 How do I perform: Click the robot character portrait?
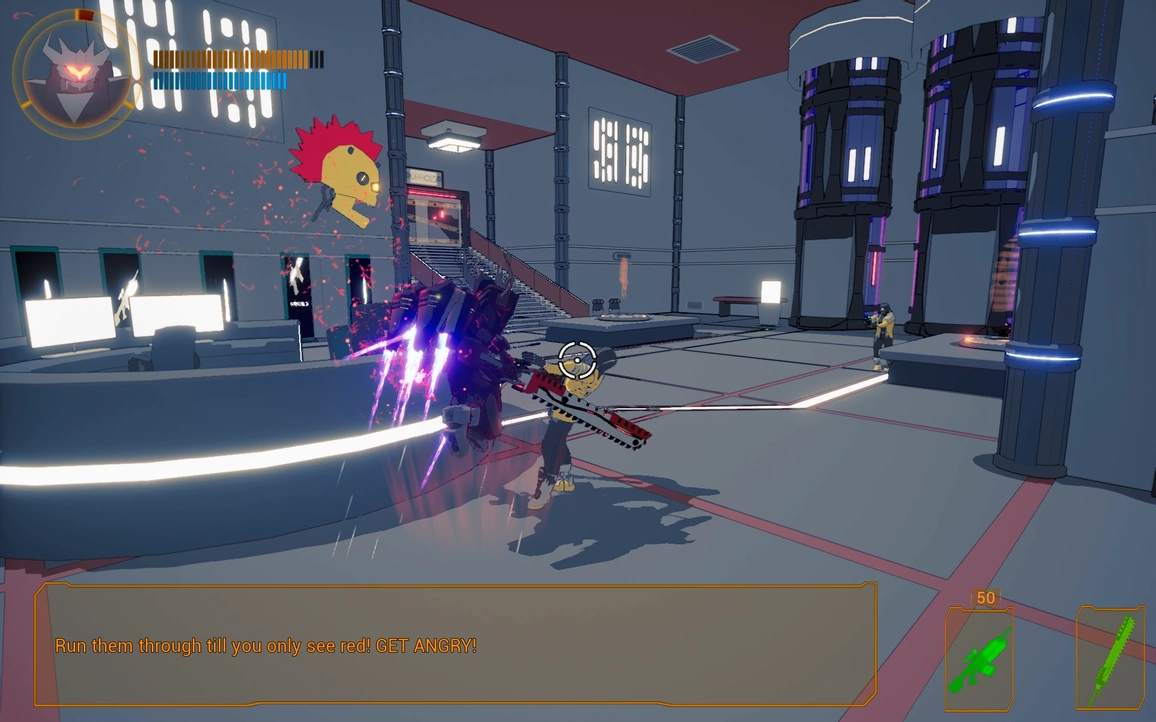click(73, 73)
